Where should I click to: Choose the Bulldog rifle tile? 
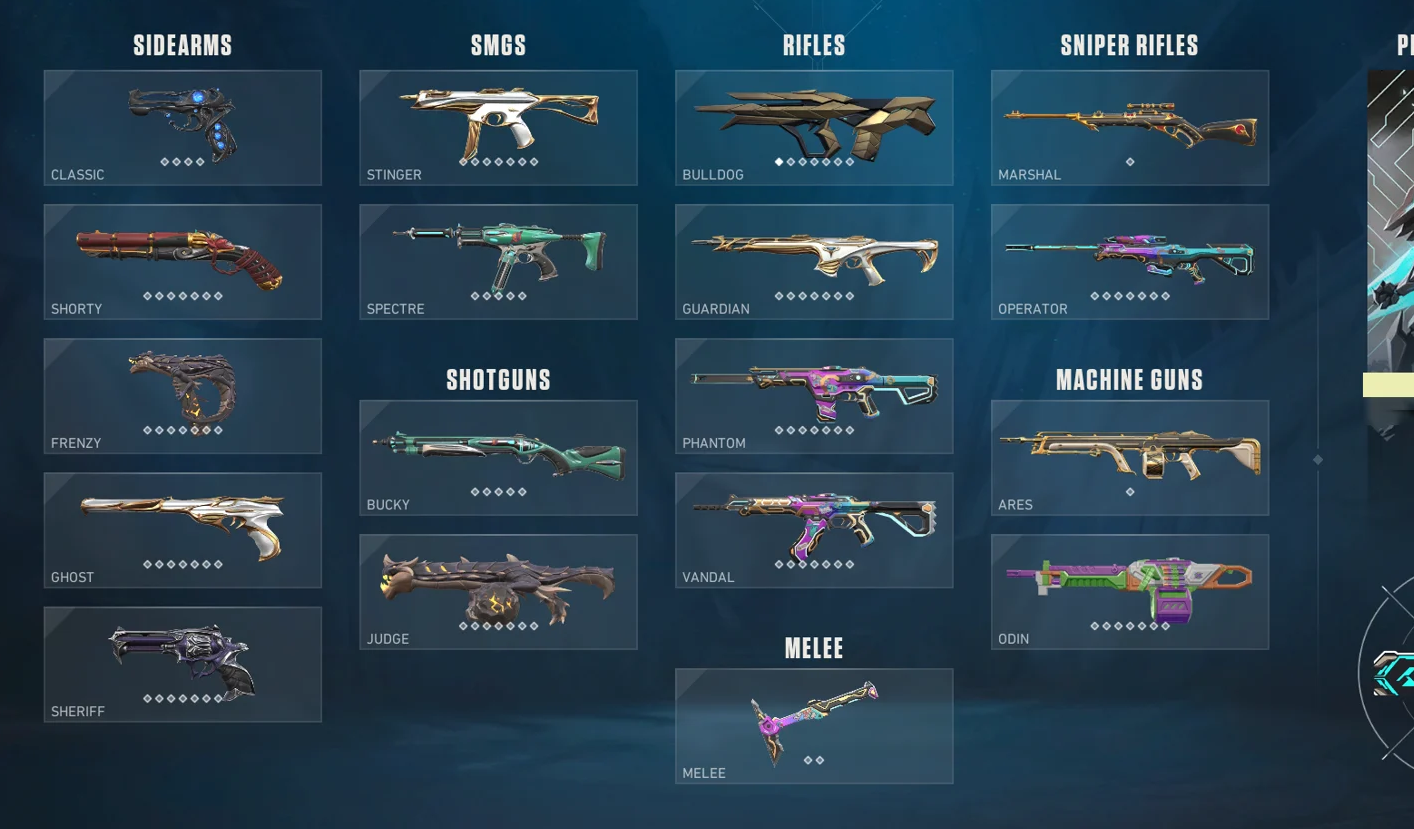tap(814, 127)
